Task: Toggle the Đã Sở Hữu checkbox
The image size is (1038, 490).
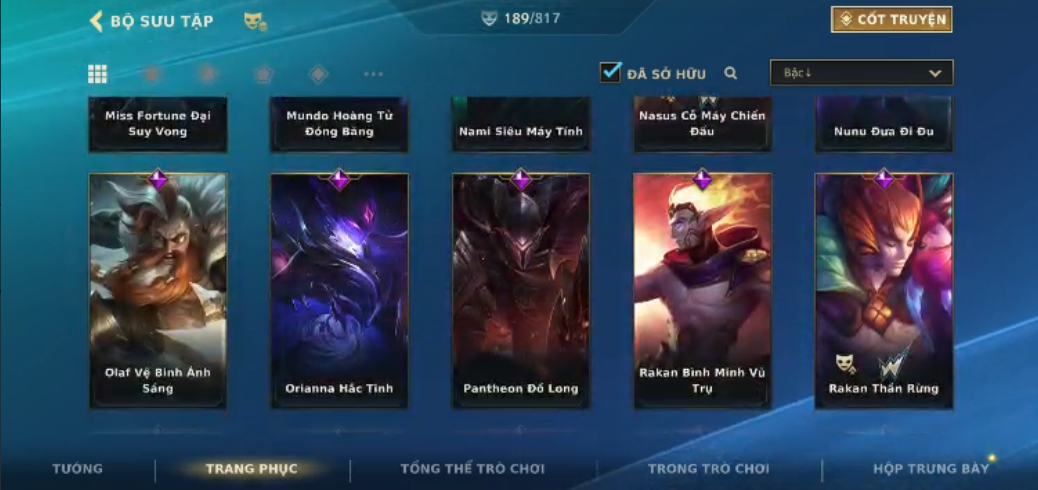Action: click(610, 72)
